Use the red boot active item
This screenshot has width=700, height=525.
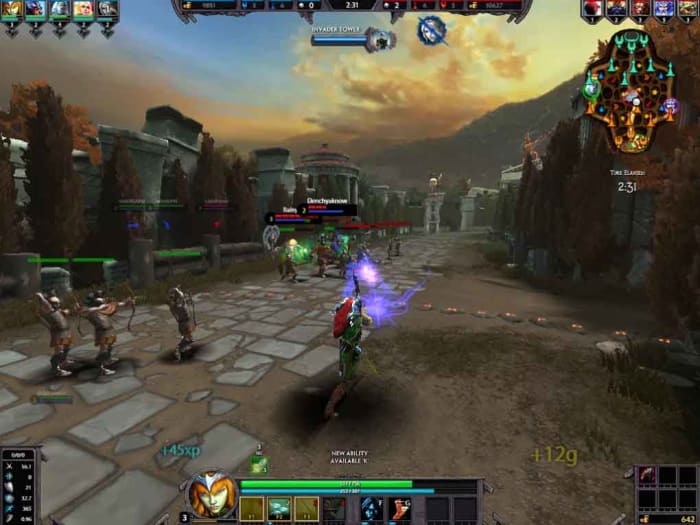[x=399, y=509]
